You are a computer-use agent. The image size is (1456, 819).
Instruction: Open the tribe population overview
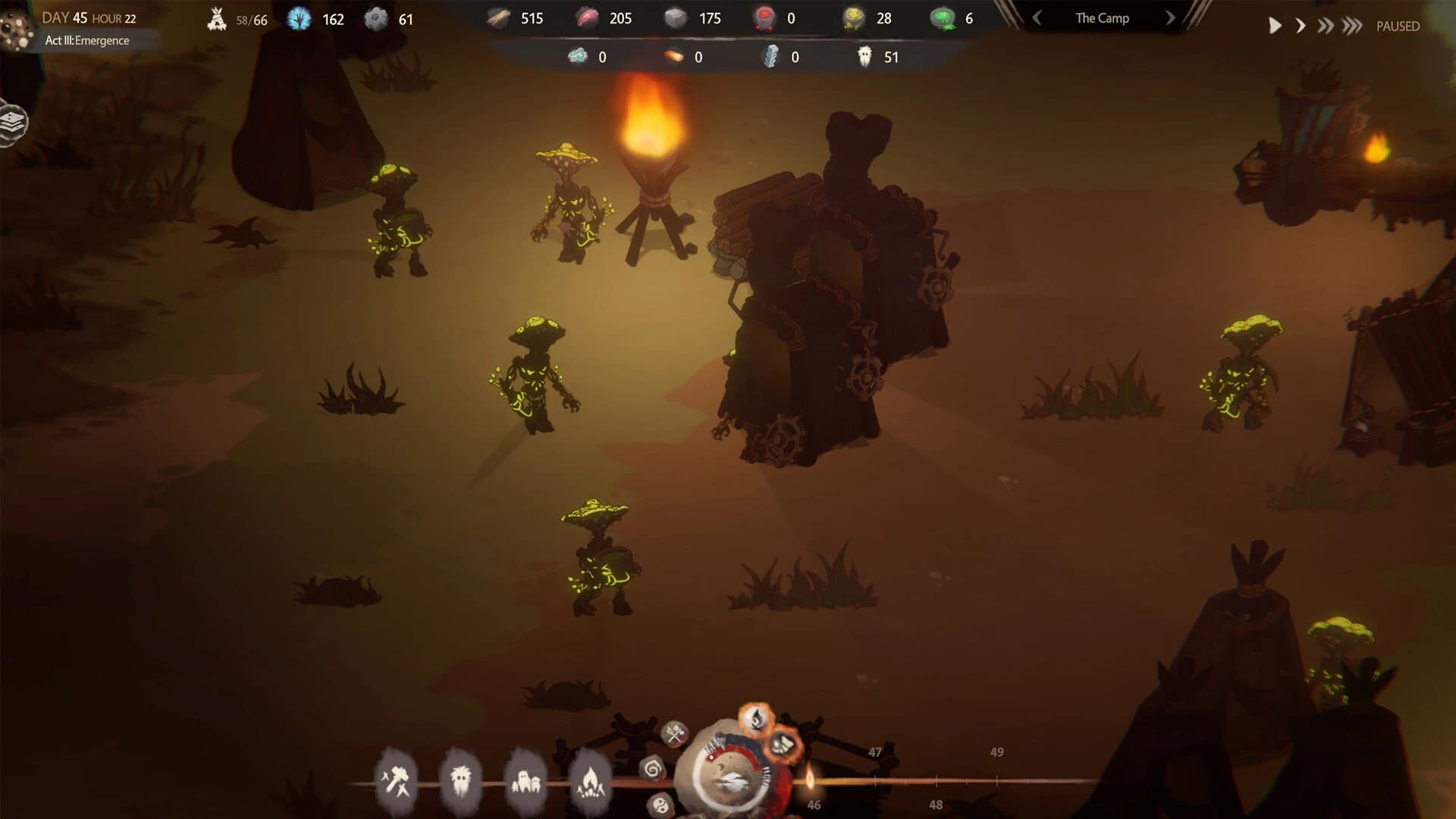click(x=526, y=779)
